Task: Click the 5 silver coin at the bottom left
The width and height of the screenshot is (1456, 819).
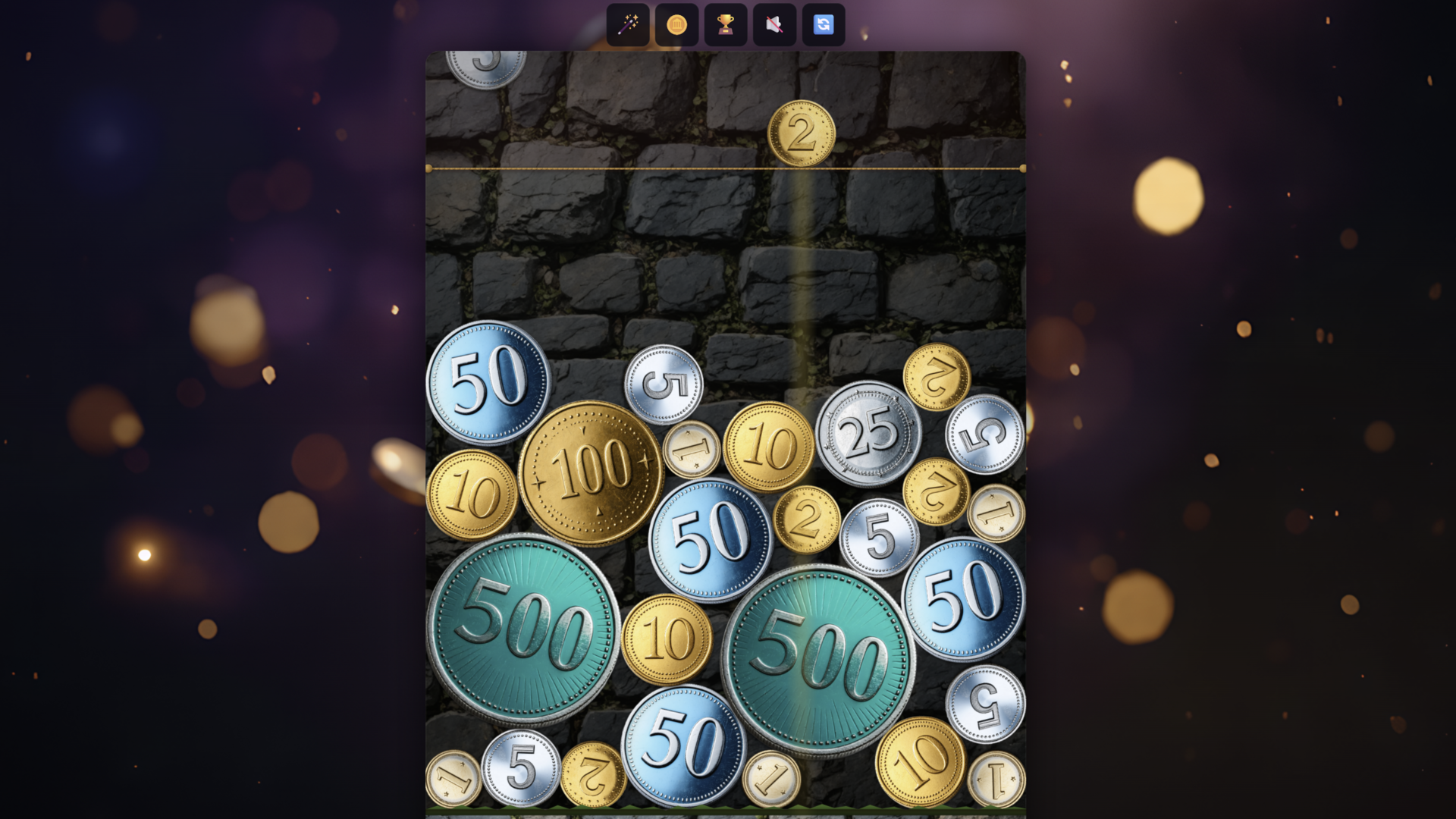Action: coord(522,770)
